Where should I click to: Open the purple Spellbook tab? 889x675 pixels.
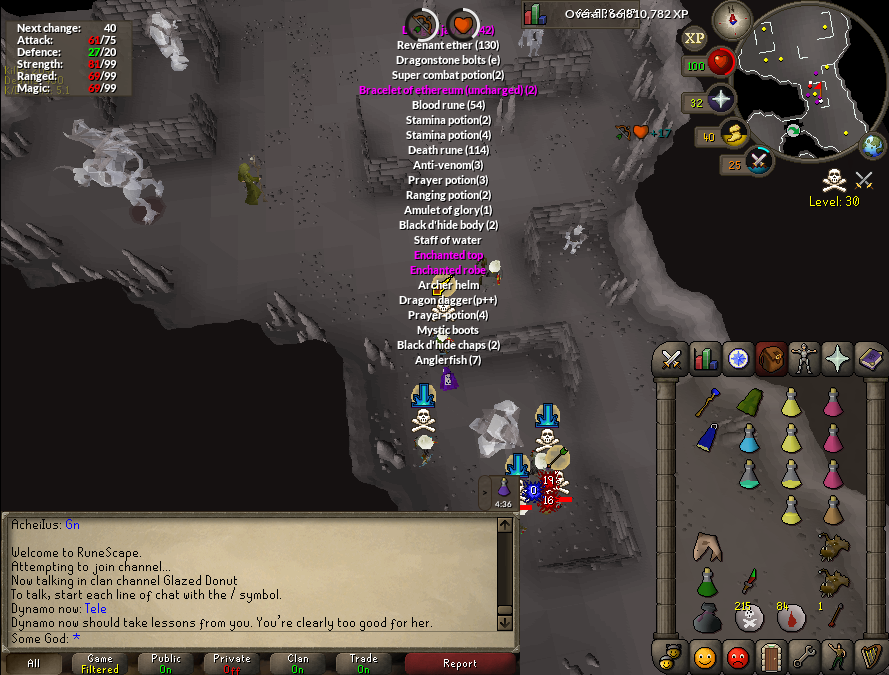click(868, 359)
